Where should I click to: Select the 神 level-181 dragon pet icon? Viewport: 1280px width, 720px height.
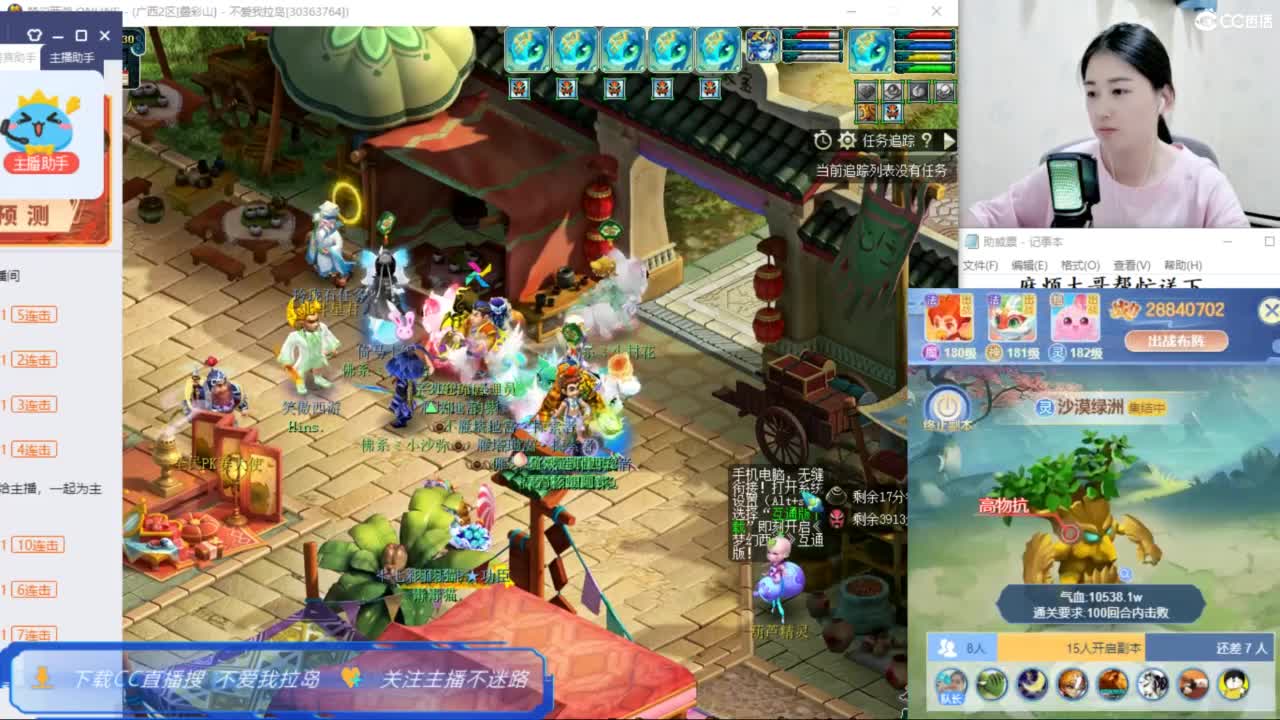click(1013, 320)
